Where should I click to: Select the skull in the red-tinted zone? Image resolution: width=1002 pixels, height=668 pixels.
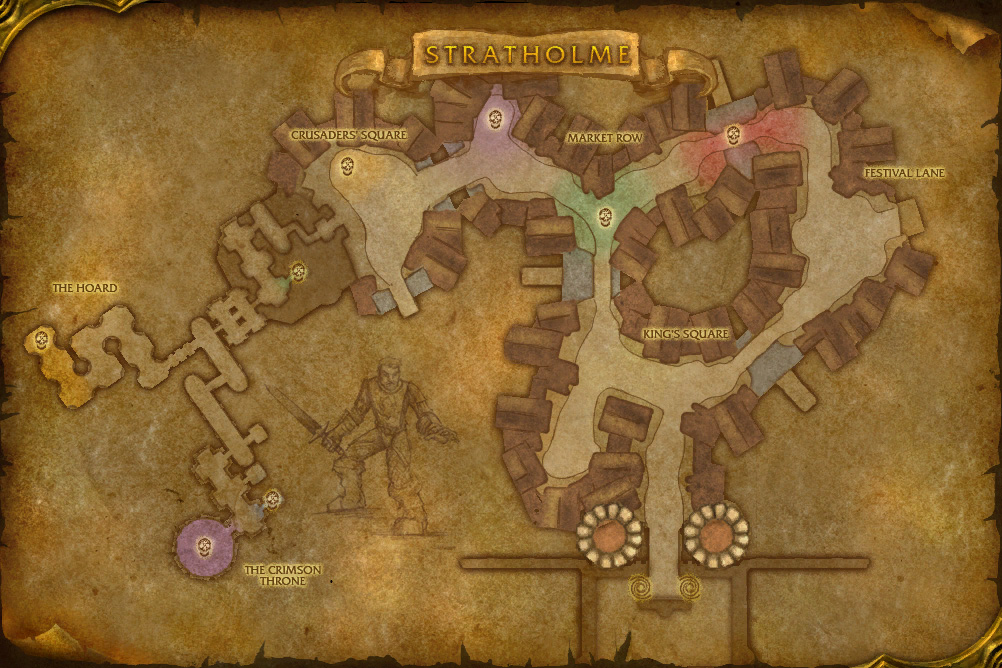click(733, 134)
